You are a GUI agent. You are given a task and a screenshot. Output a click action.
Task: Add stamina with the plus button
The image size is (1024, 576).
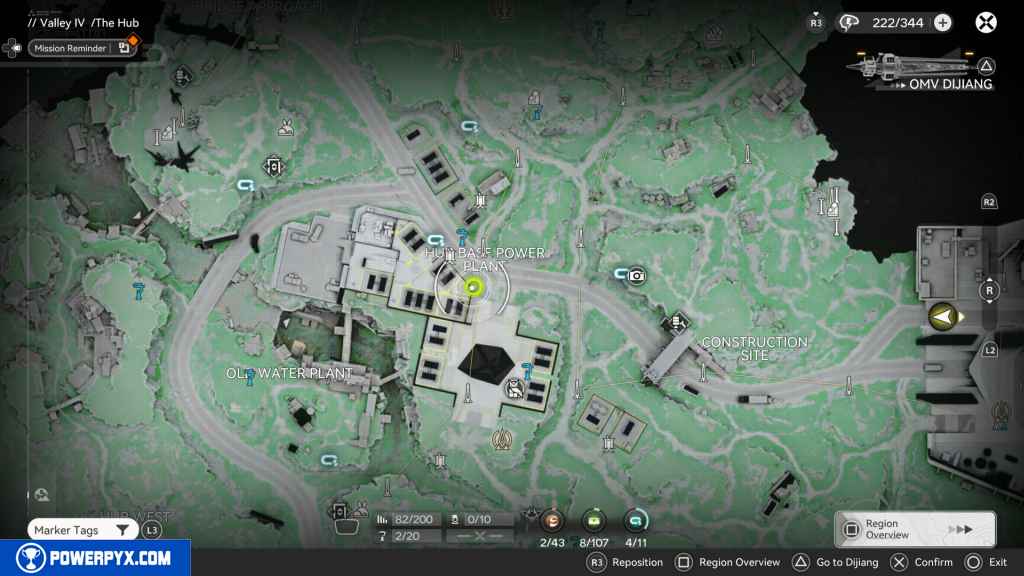942,22
